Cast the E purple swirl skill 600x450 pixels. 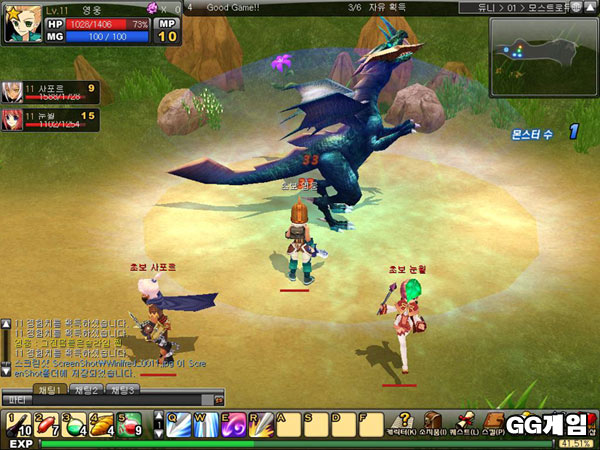pyautogui.click(x=234, y=424)
